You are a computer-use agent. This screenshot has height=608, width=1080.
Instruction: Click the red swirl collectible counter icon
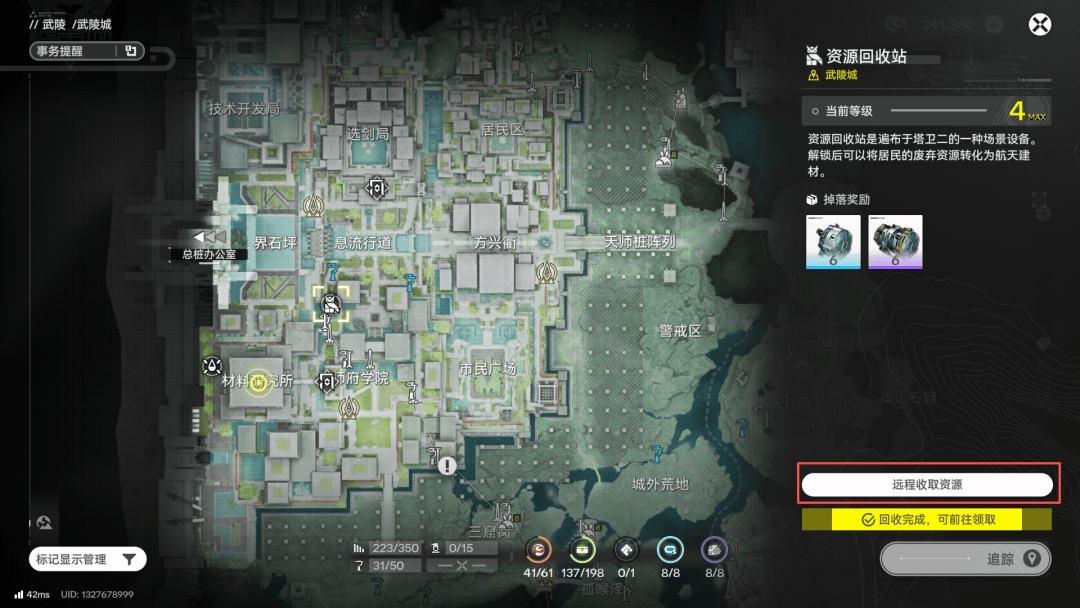539,549
